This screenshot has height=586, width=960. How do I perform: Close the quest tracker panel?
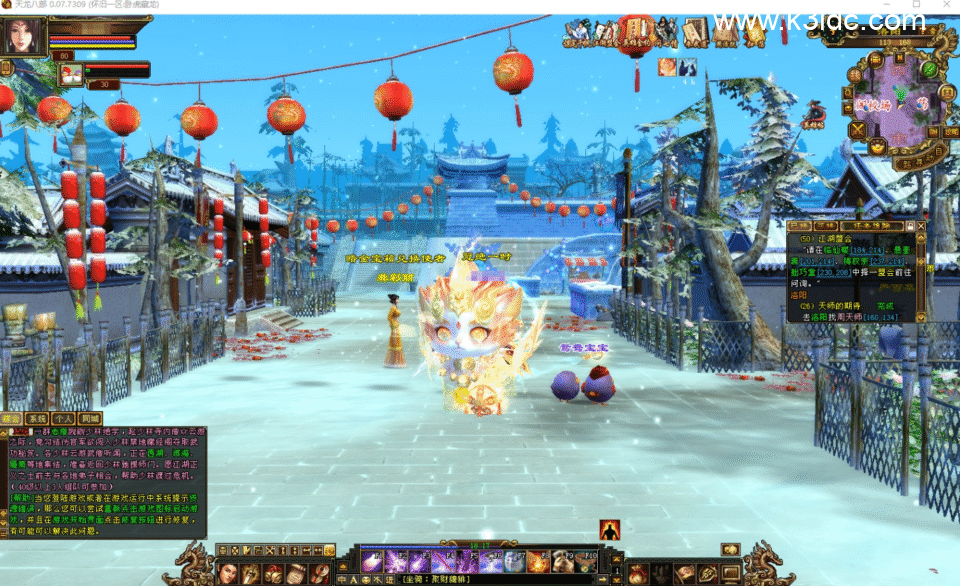pos(920,227)
